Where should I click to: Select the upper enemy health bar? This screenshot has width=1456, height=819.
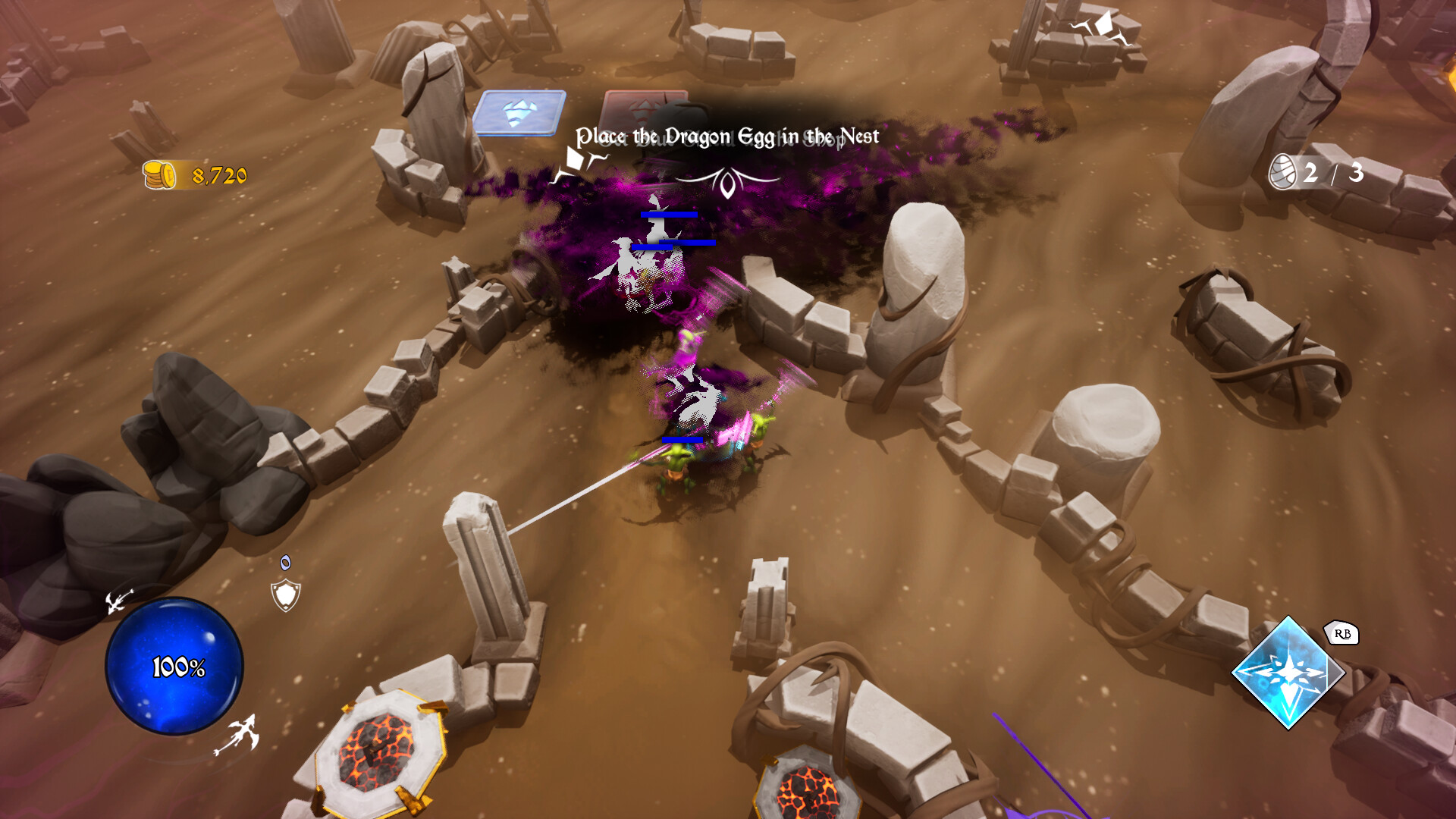[668, 215]
